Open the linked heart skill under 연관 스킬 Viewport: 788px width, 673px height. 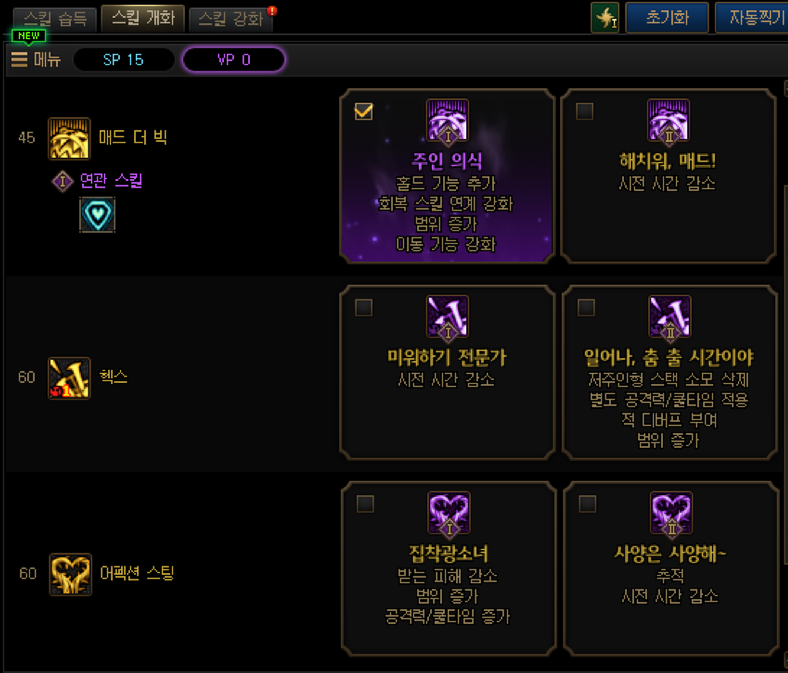pos(97,214)
